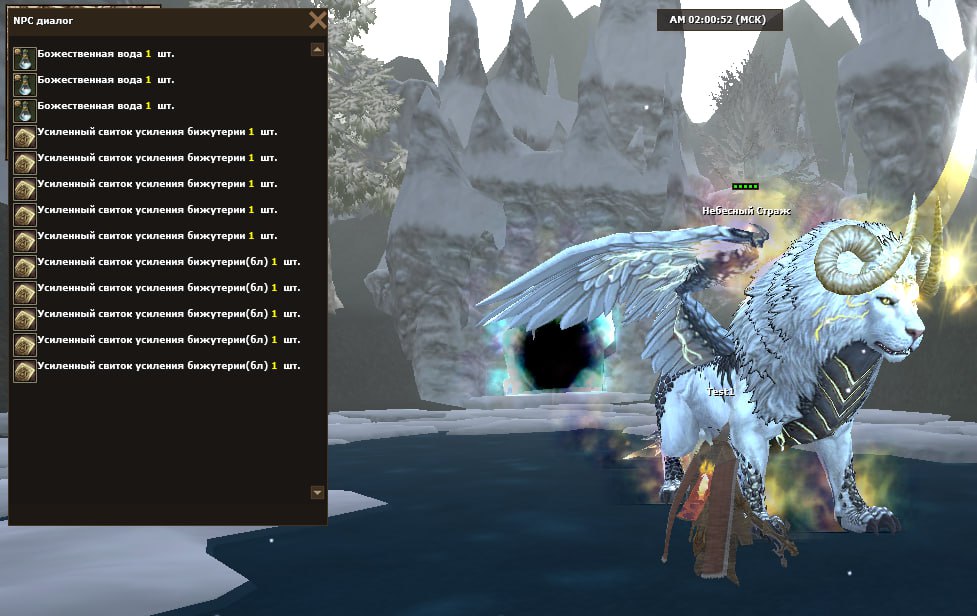
Task: Close the NPC диалог window
Action: coord(317,20)
